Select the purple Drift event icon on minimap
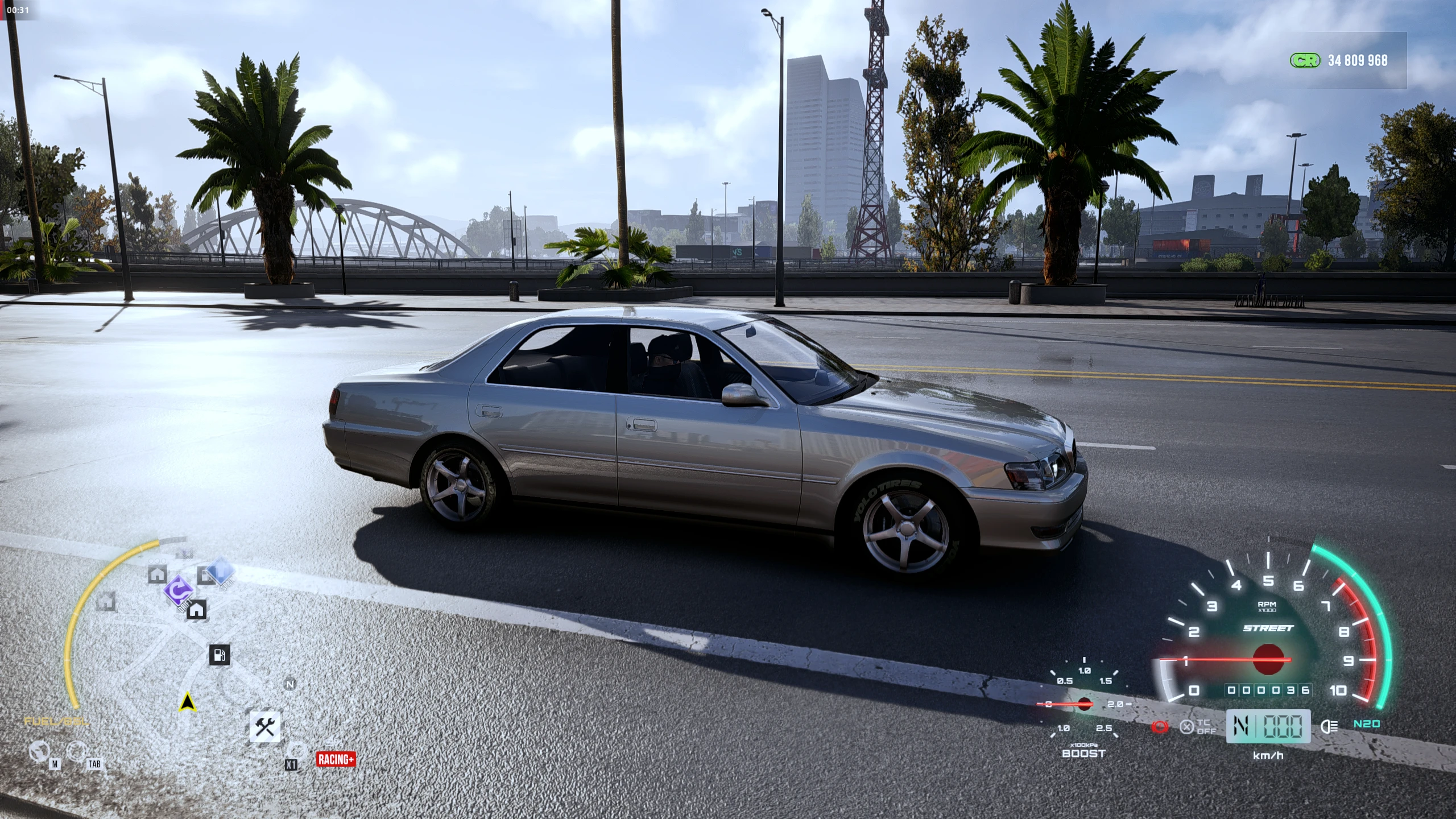 pos(180,591)
